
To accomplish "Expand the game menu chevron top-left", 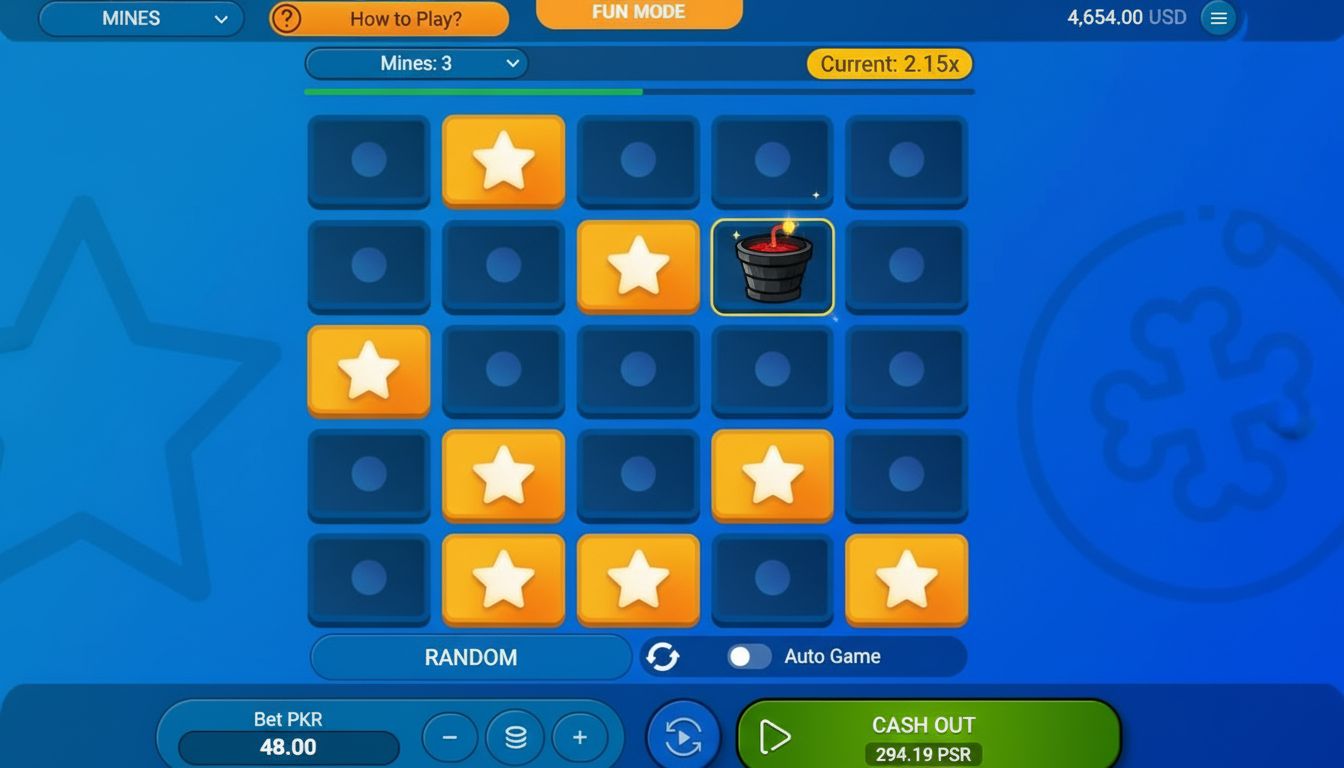I will [x=222, y=18].
